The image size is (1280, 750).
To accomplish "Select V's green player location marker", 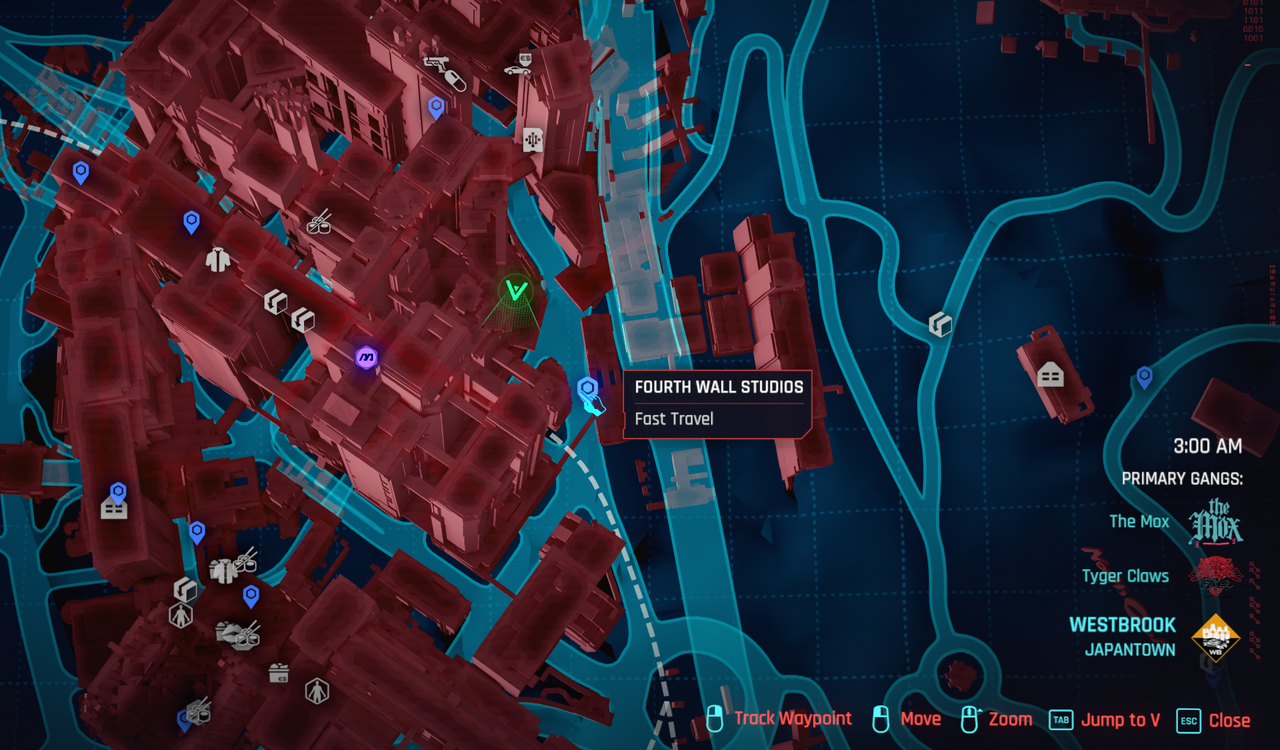I will click(x=516, y=291).
